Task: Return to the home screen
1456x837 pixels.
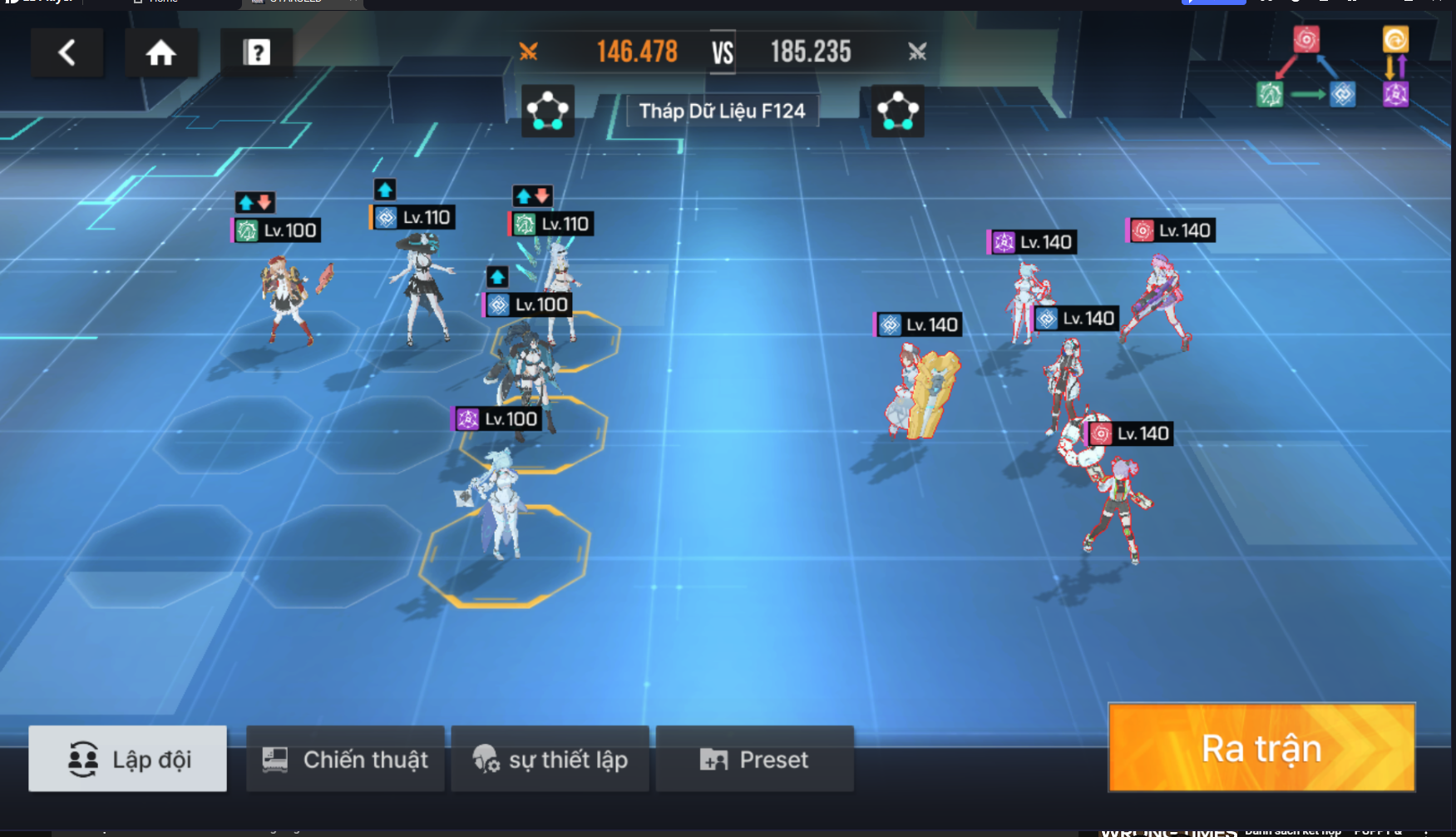Action: tap(161, 53)
